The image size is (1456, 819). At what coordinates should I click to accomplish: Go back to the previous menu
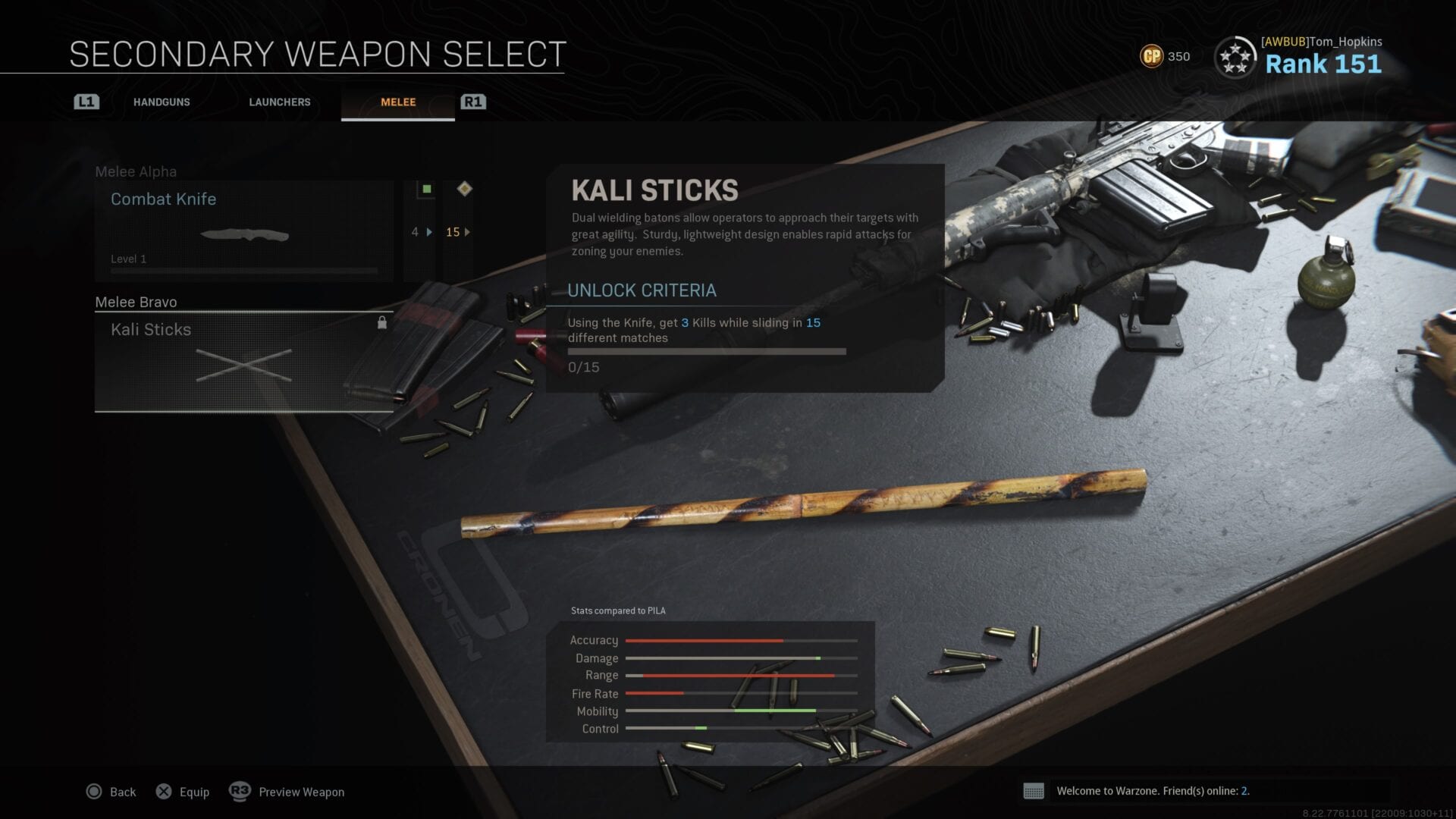point(111,792)
